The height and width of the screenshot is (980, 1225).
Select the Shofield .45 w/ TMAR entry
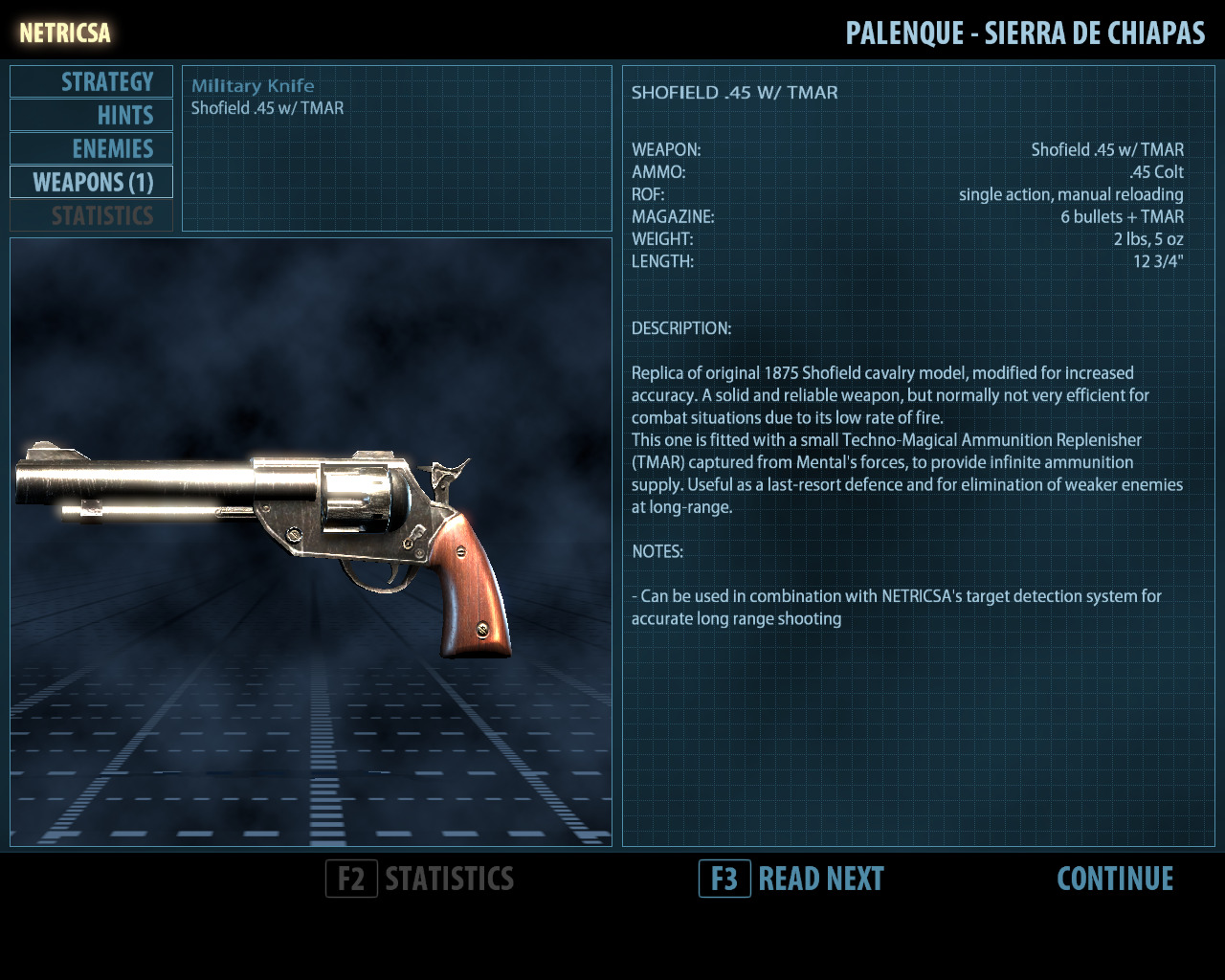coord(267,108)
